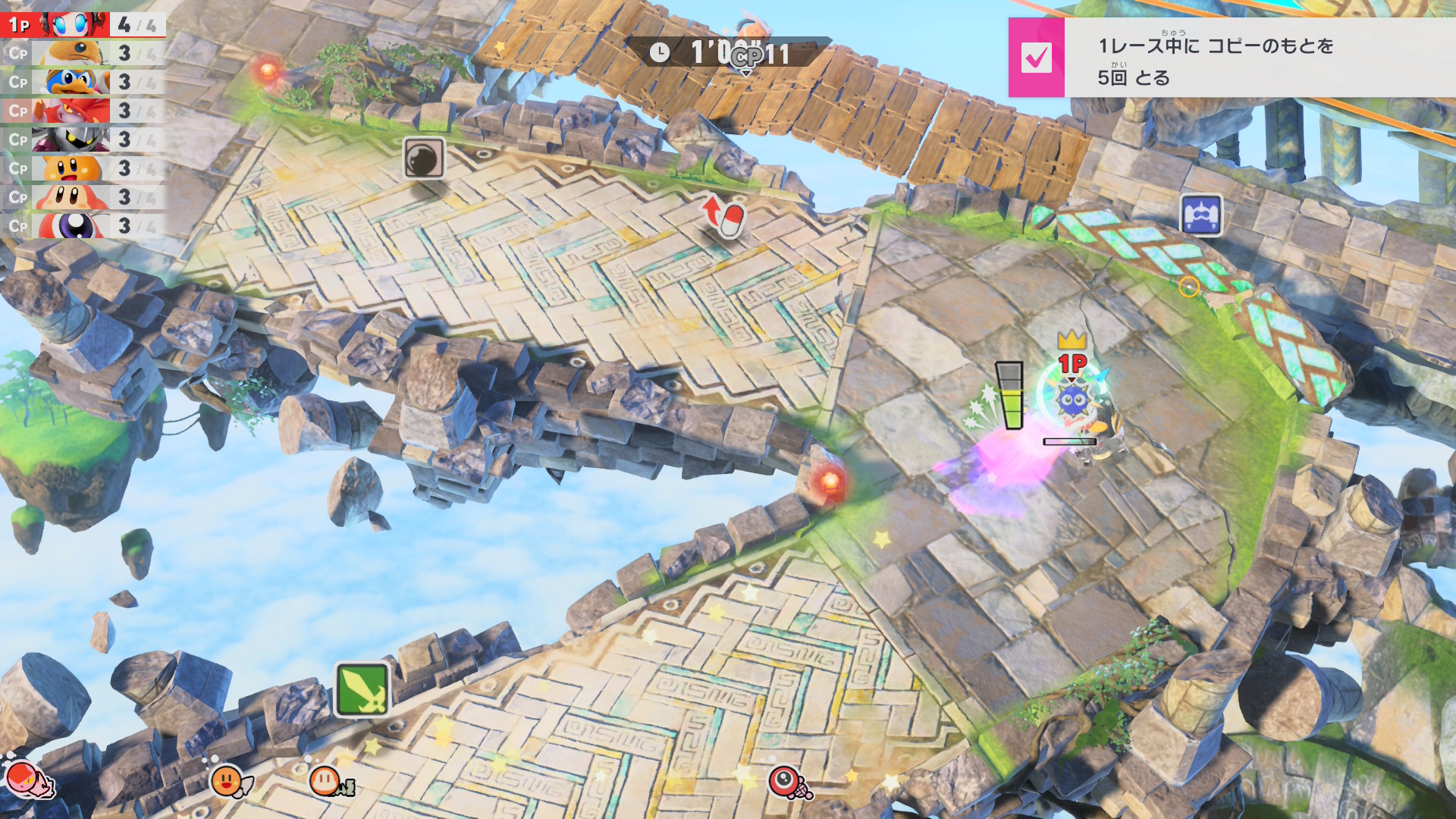Choose King Dedede's ranking row
This screenshot has width=1456, height=819.
pyautogui.click(x=82, y=82)
